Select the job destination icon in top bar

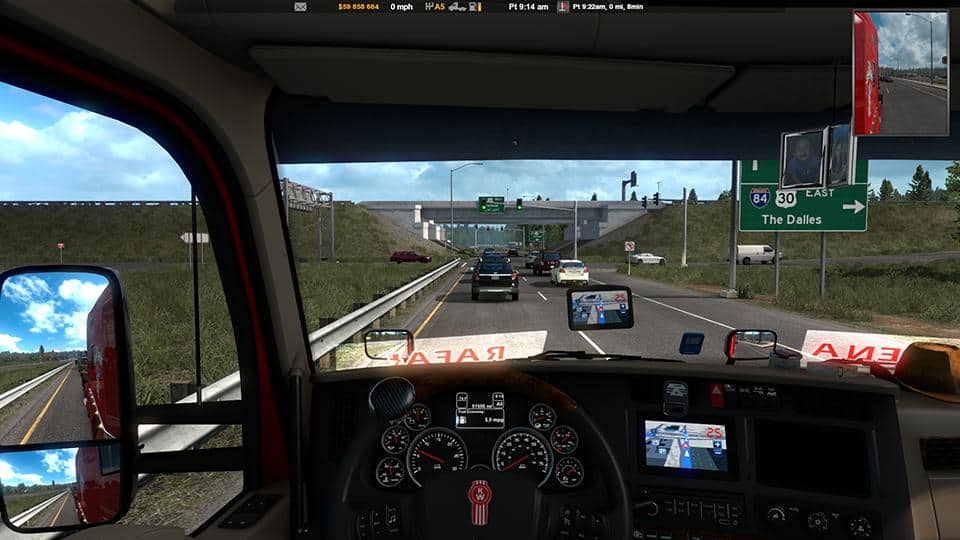click(562, 6)
